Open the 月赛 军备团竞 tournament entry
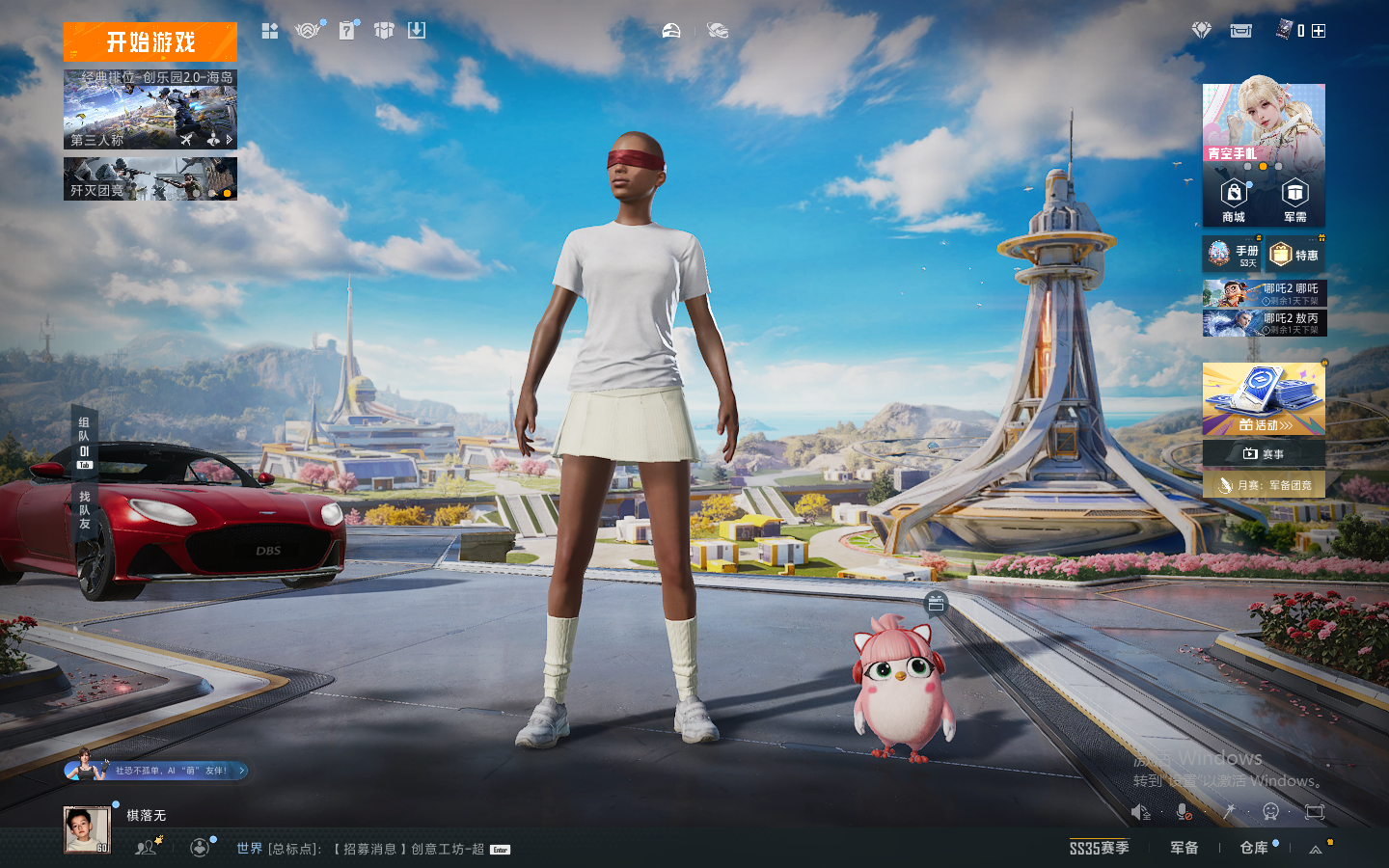The height and width of the screenshot is (868, 1389). tap(1264, 485)
